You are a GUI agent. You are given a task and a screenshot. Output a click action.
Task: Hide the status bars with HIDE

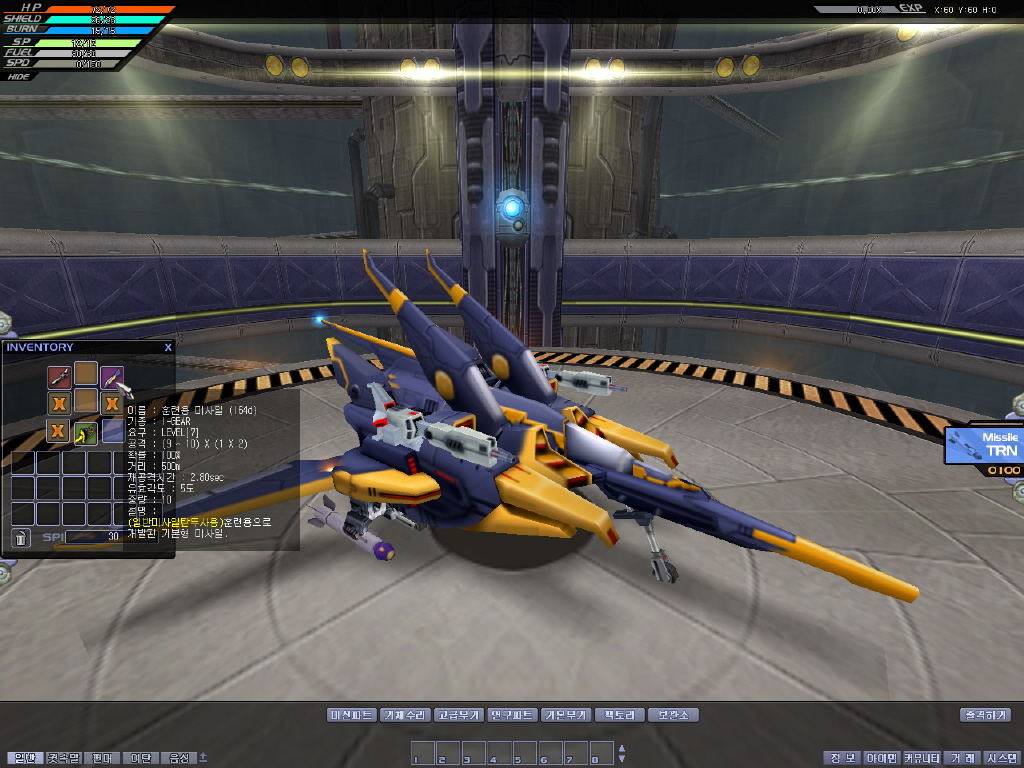(x=18, y=75)
